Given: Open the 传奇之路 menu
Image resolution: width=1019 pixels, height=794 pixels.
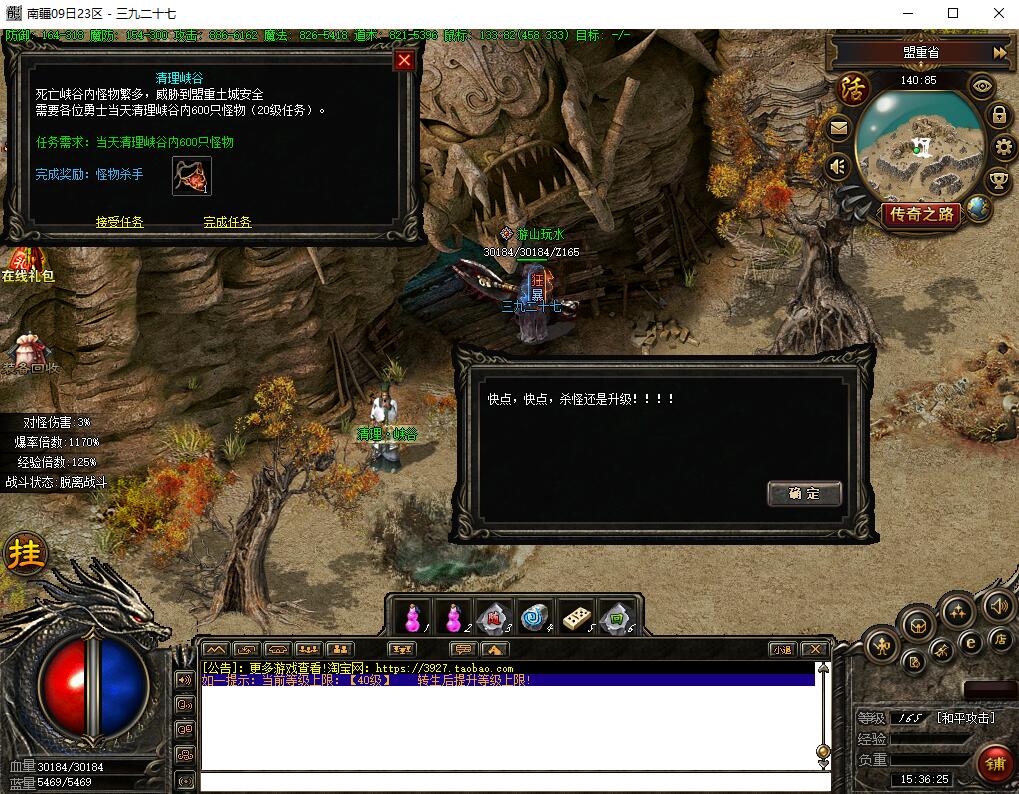Looking at the screenshot, I should pyautogui.click(x=922, y=213).
